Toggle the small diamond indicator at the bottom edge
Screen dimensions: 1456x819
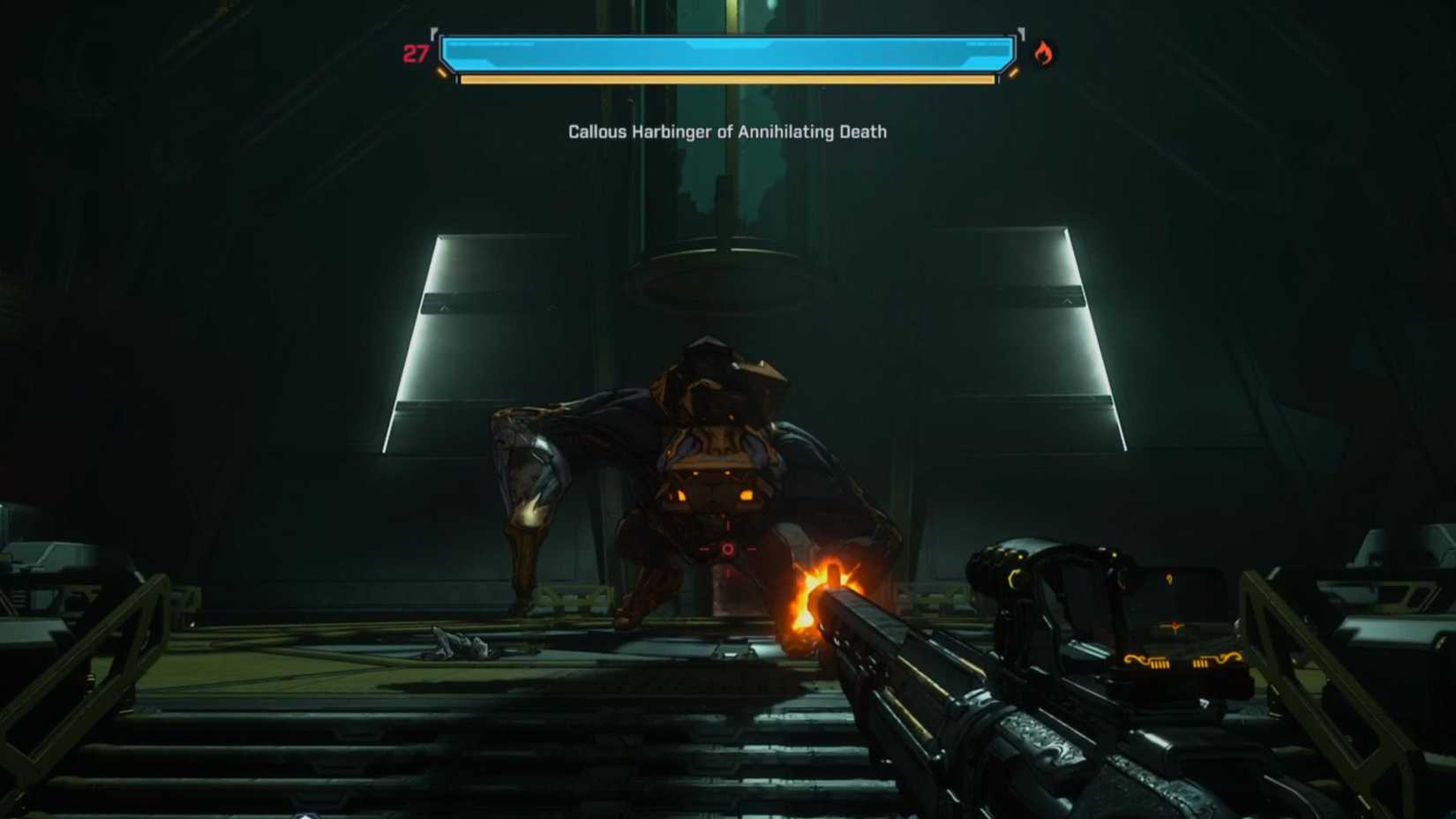click(x=305, y=816)
